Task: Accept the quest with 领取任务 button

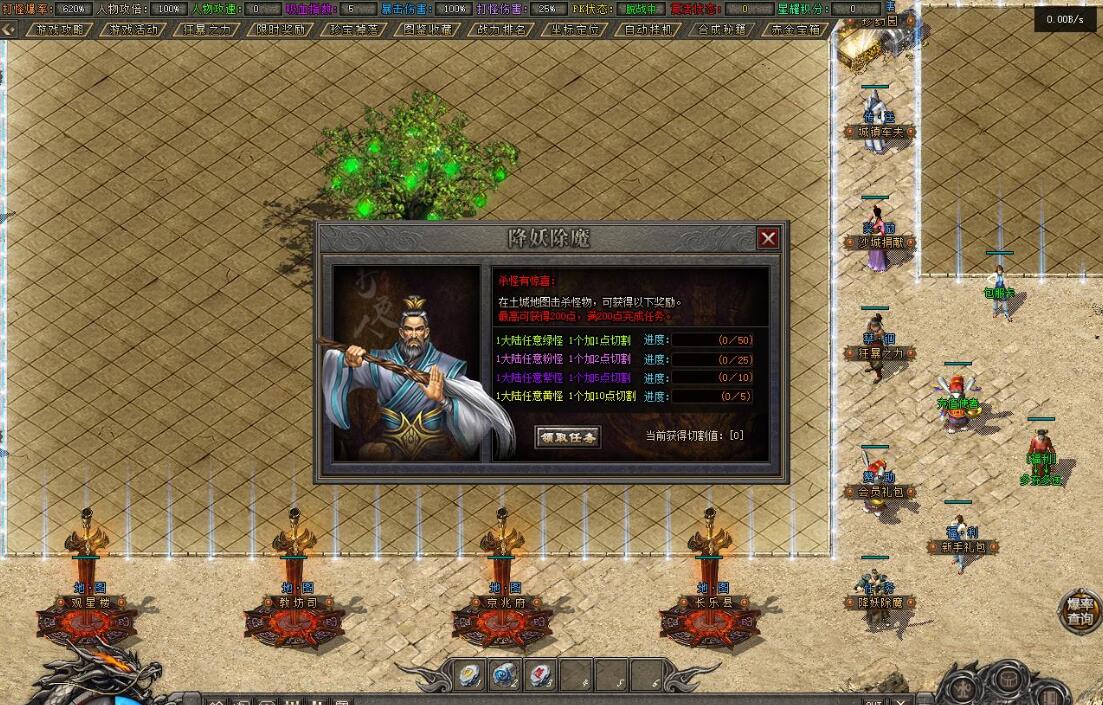Action: point(568,437)
